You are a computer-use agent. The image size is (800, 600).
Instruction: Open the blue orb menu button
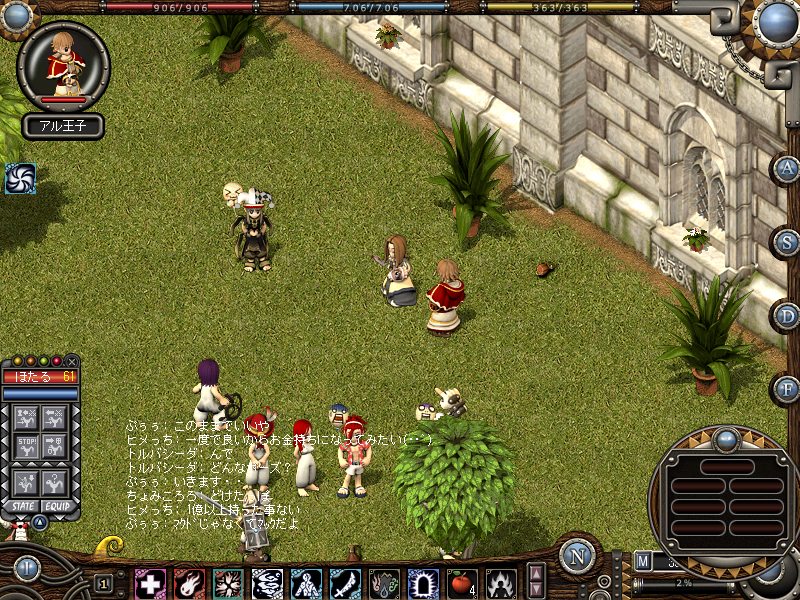[x=776, y=22]
